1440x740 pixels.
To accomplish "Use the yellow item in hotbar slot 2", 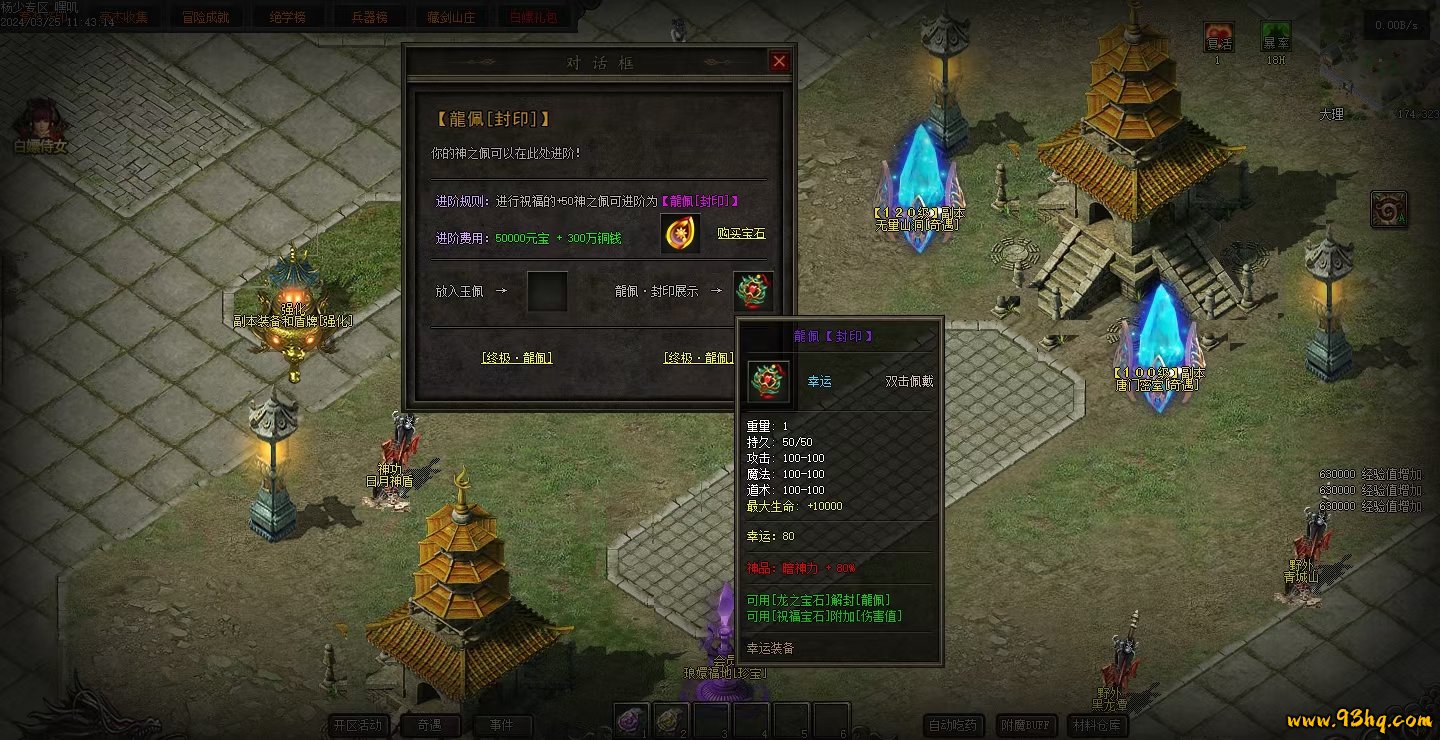I will [x=671, y=720].
